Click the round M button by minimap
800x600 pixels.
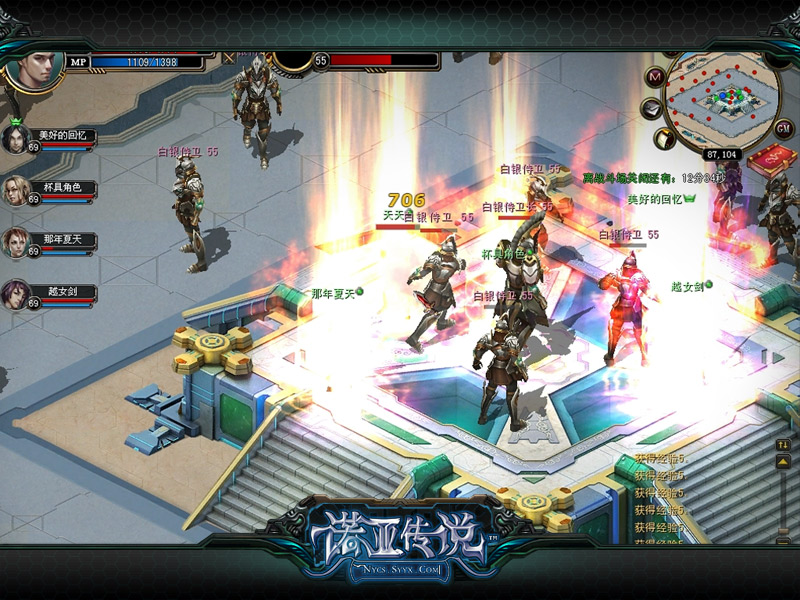[656, 76]
